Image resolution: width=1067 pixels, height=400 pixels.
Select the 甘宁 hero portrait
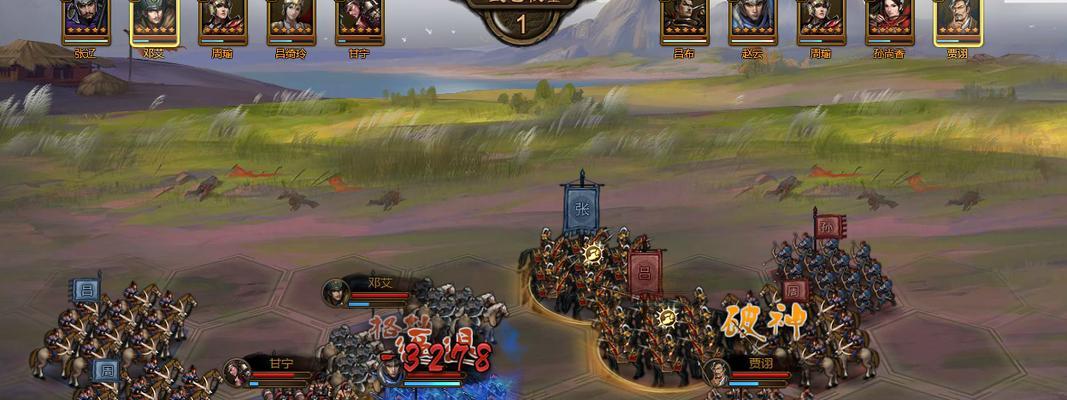tap(358, 19)
